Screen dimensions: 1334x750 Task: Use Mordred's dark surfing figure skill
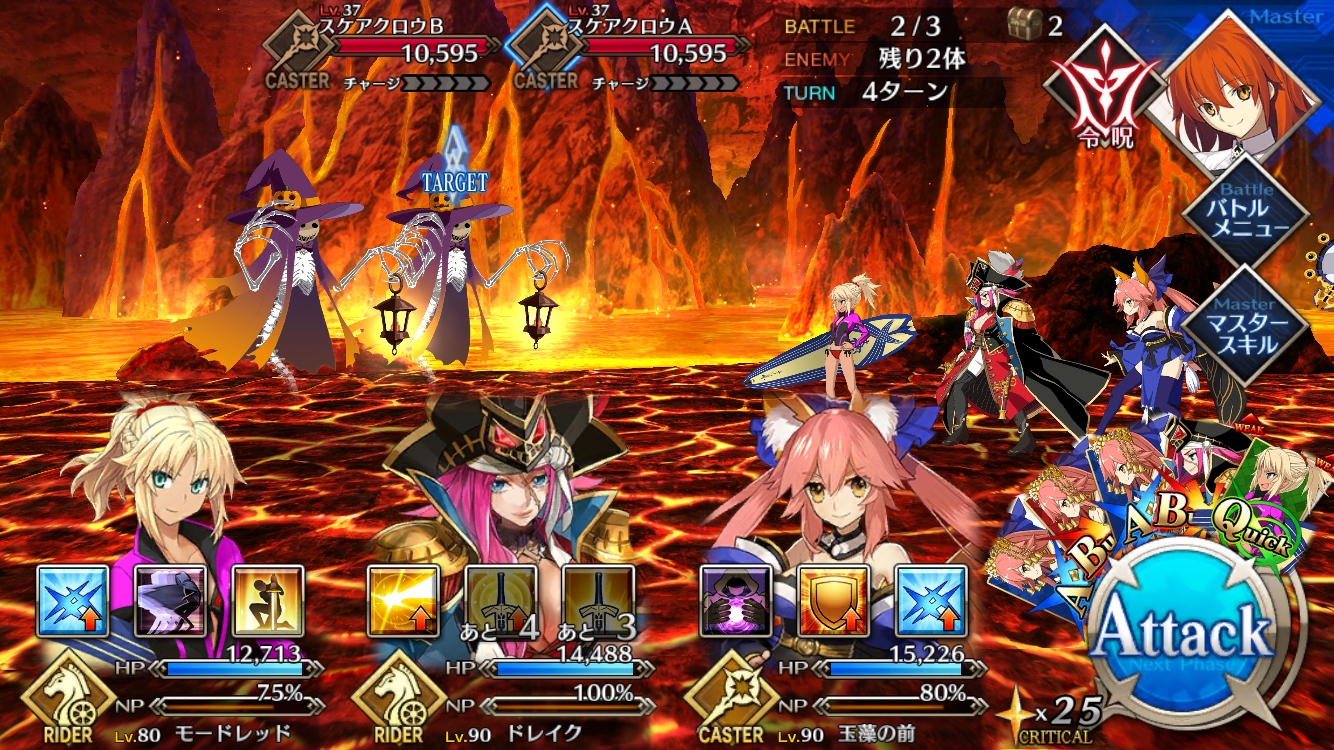point(171,601)
